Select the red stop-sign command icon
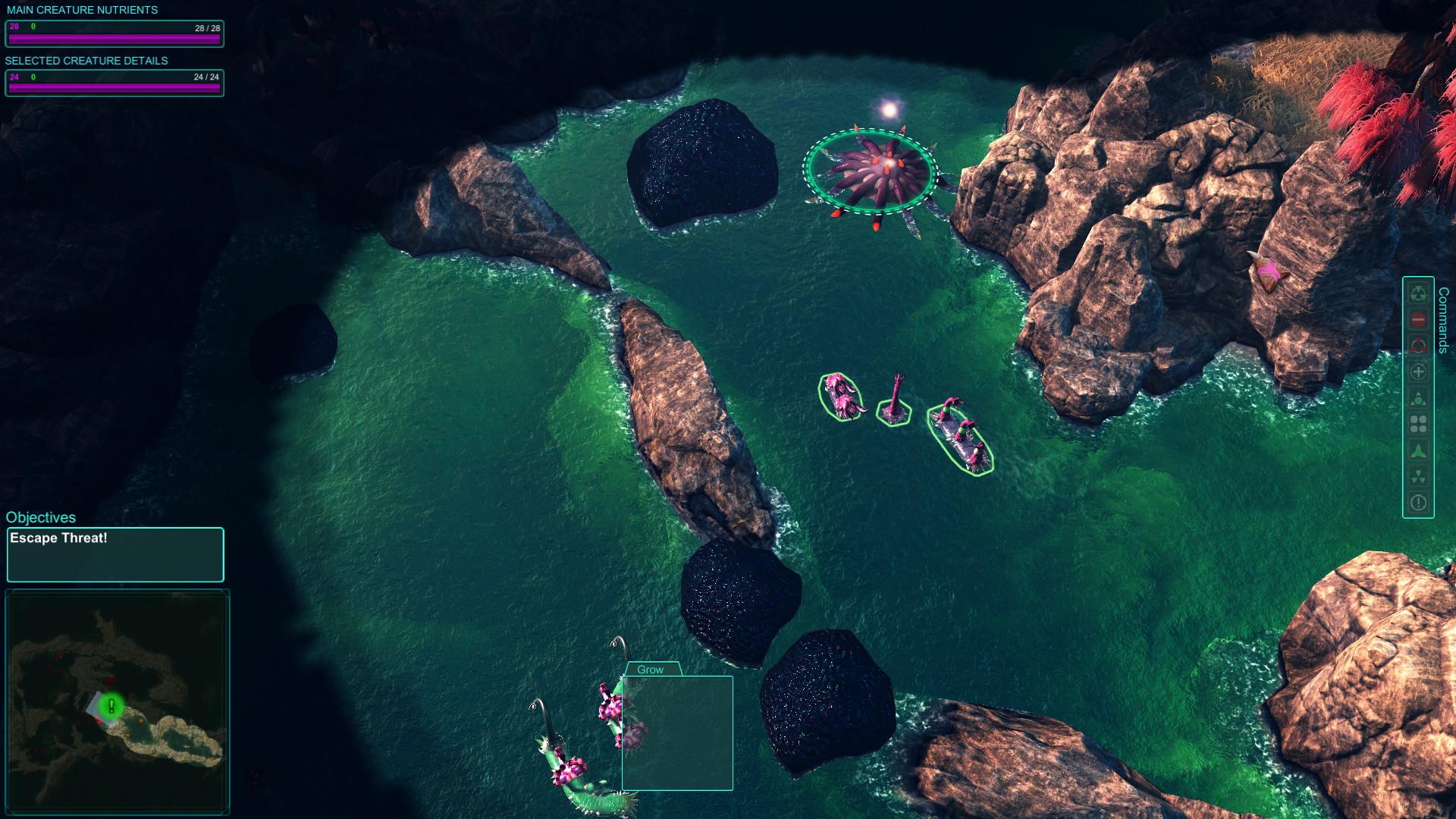This screenshot has width=1456, height=819. [1418, 318]
